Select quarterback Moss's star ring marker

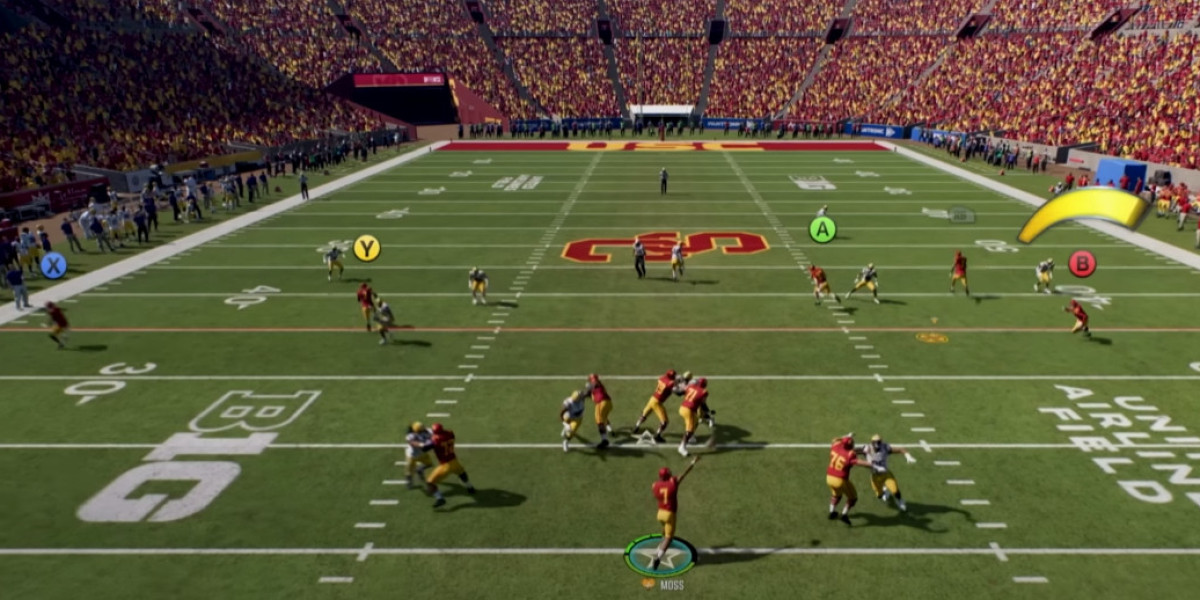(x=660, y=556)
